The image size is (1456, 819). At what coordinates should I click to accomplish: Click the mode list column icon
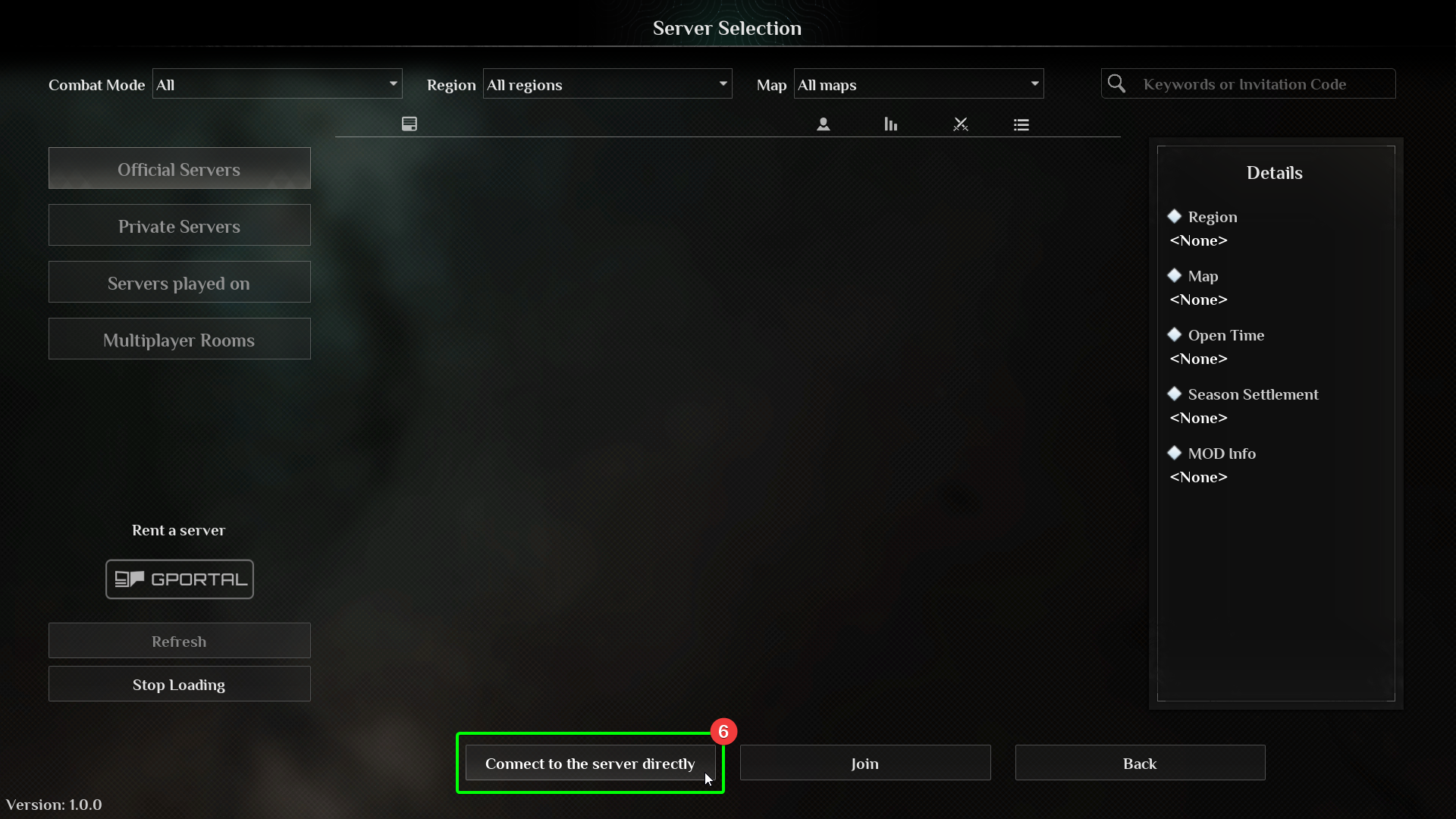pos(1021,124)
